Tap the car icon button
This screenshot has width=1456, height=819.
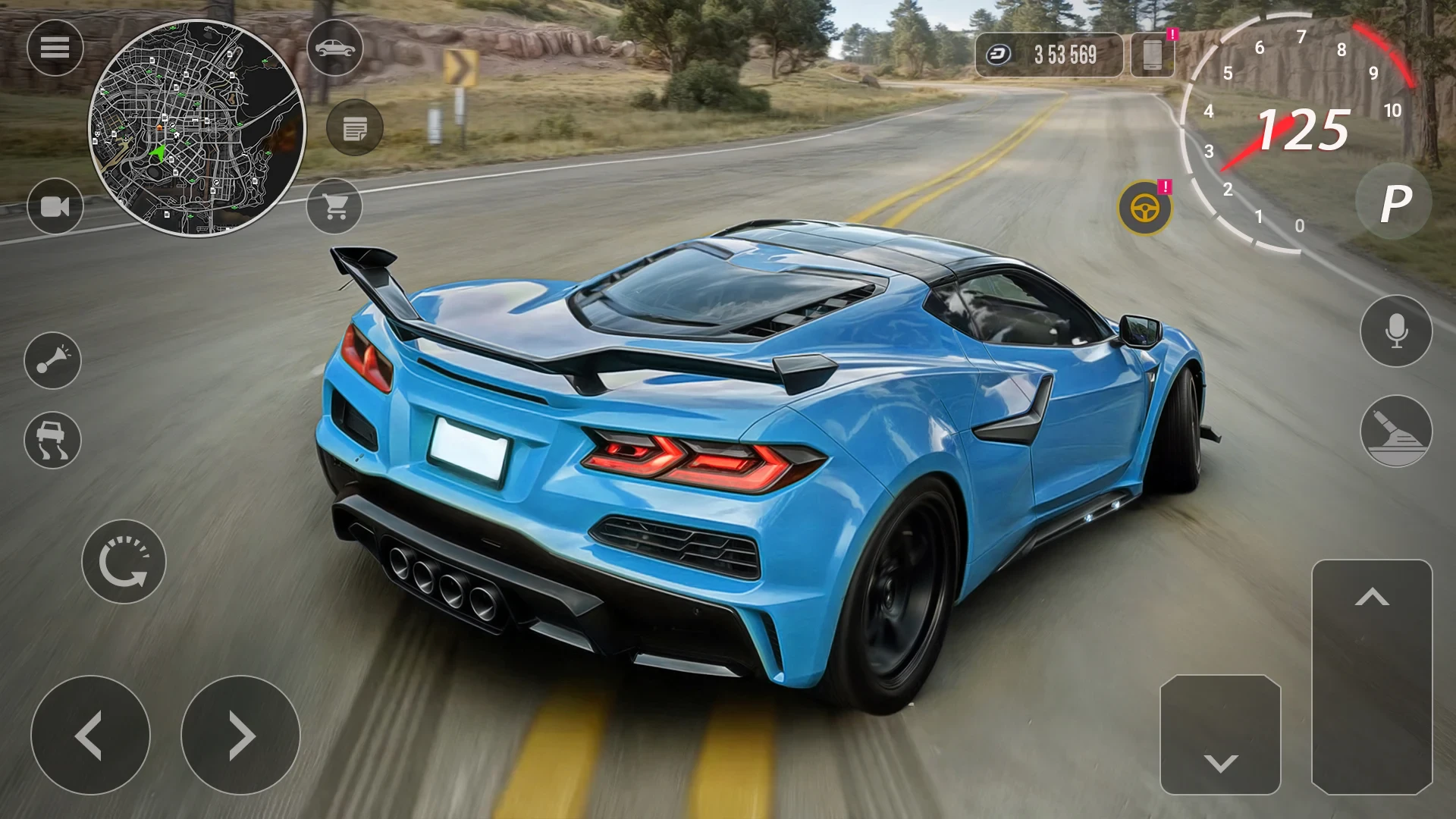(335, 49)
